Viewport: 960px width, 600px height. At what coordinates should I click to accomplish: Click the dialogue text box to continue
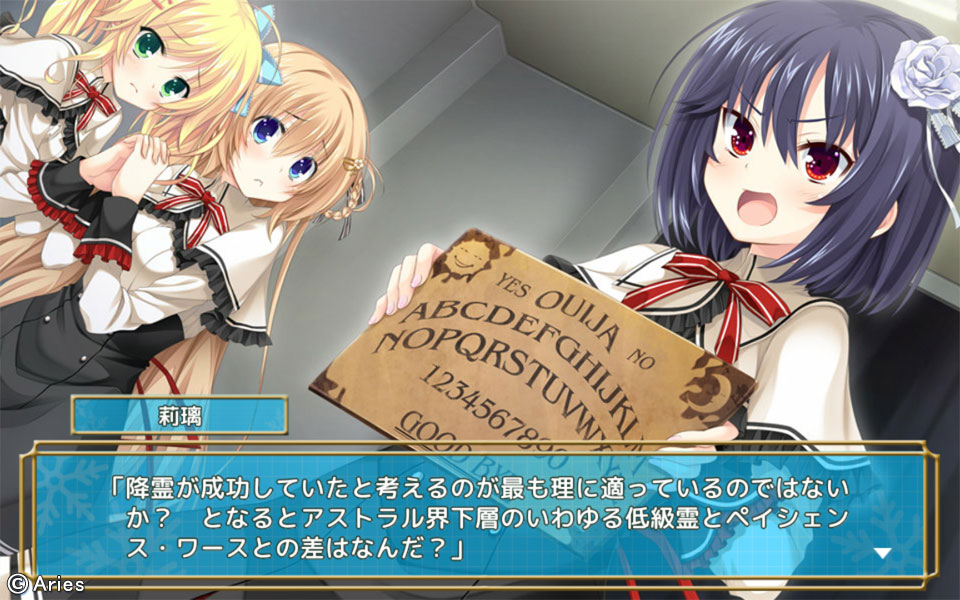point(480,515)
